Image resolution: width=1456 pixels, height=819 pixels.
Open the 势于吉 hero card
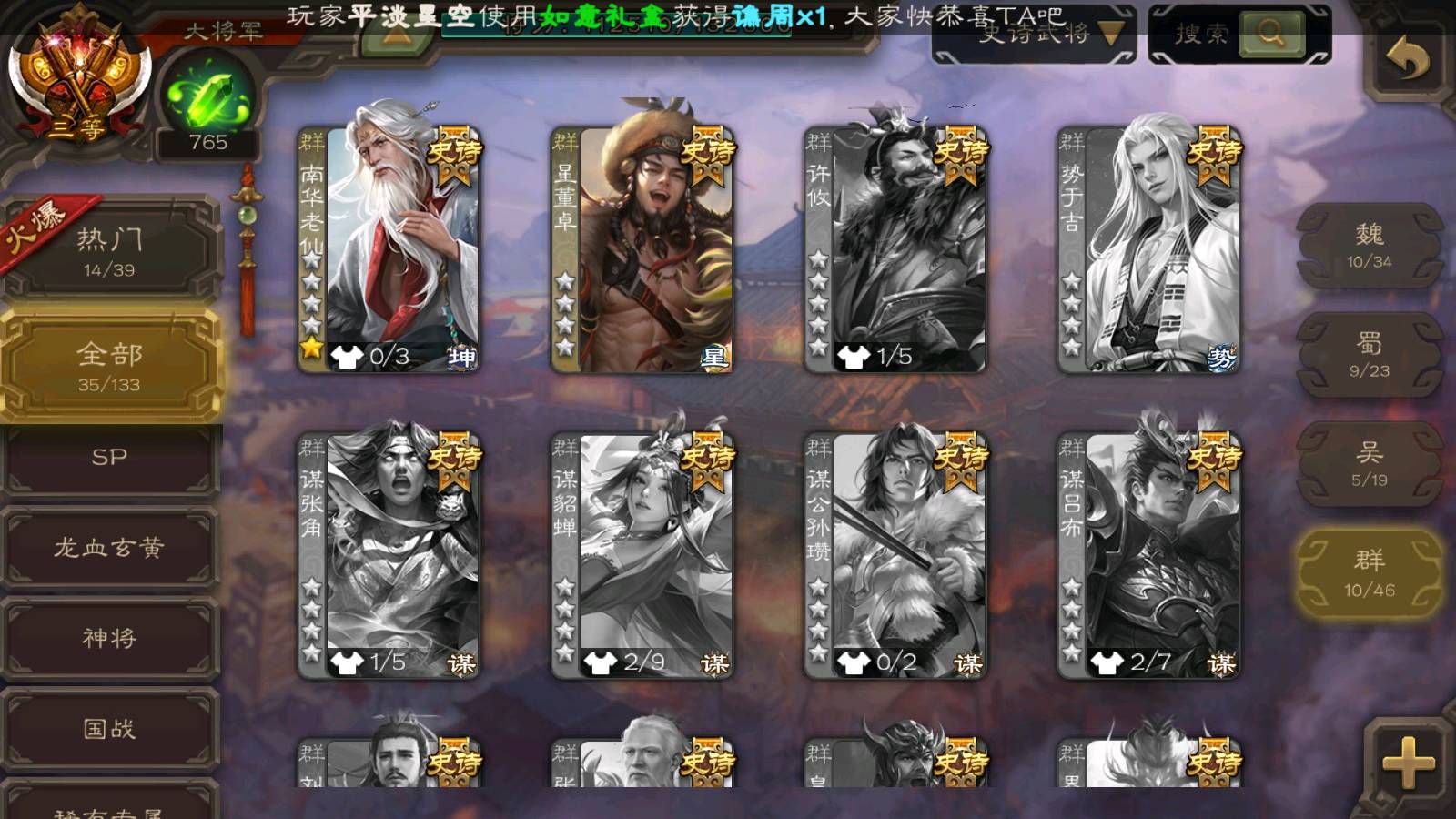(x=1148, y=248)
